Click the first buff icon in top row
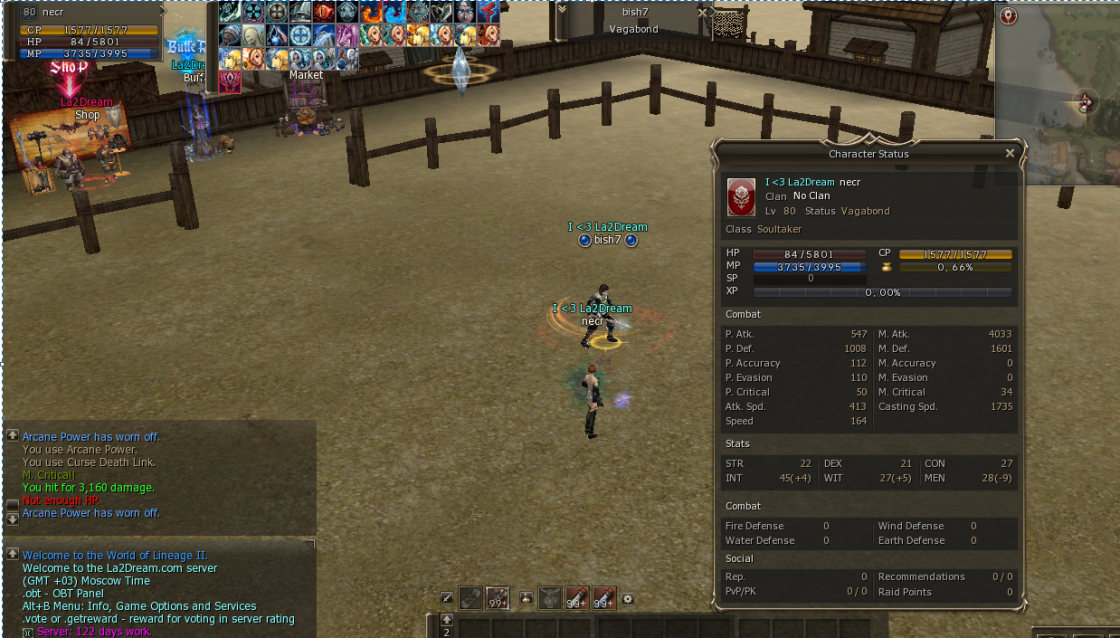 tap(230, 12)
